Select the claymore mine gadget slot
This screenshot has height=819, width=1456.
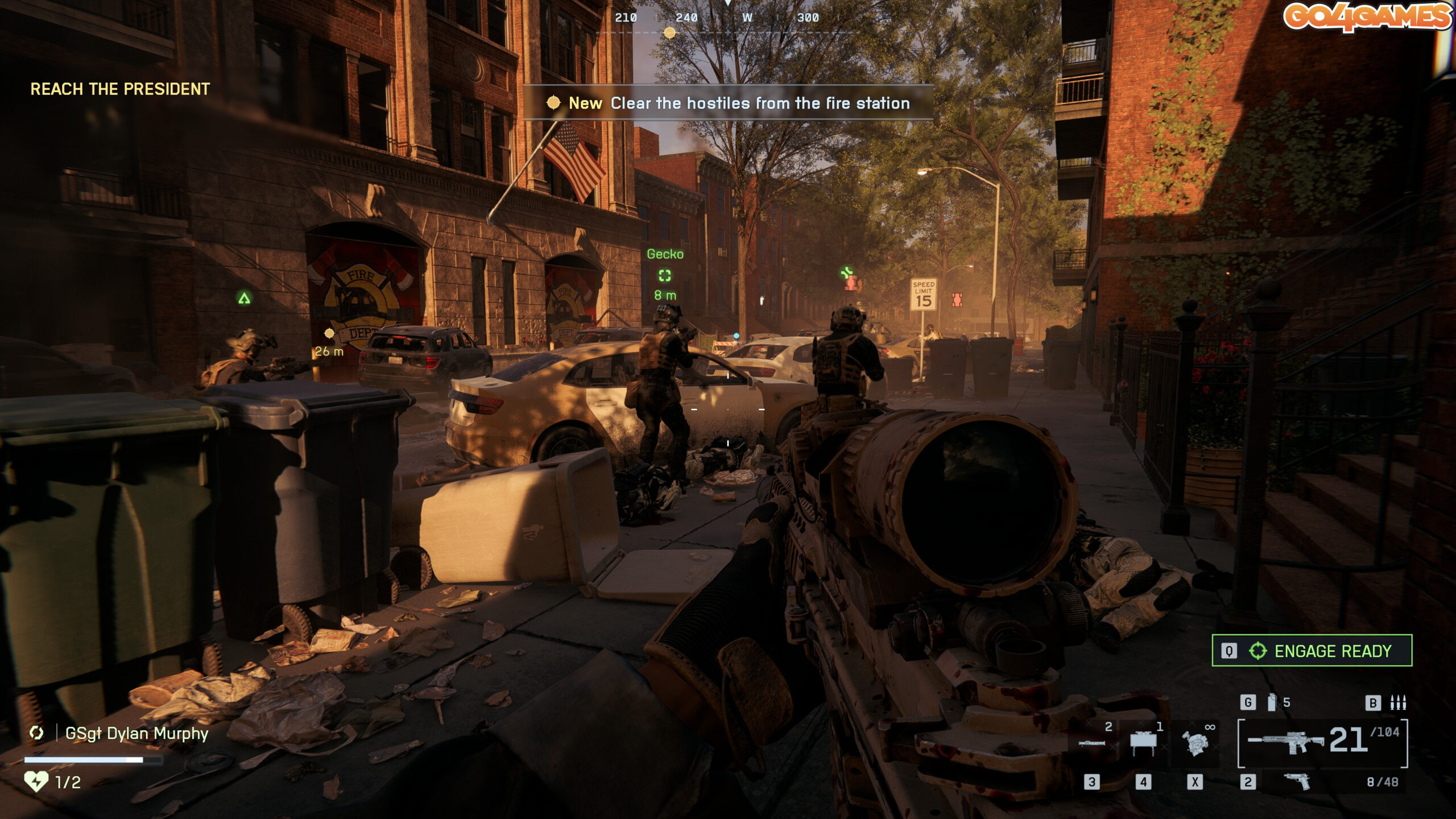click(x=1143, y=743)
